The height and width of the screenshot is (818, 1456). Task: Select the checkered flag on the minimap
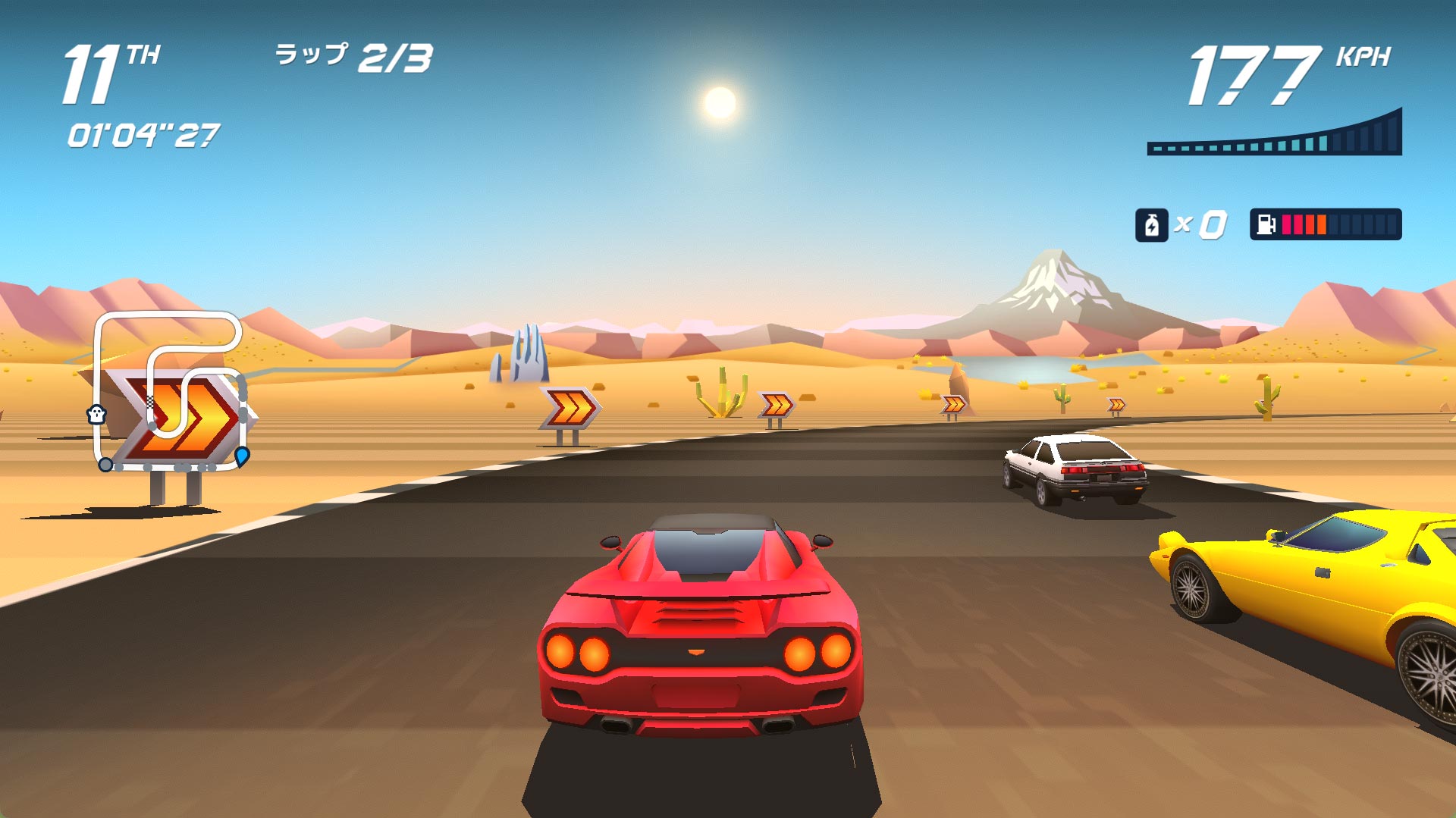(x=149, y=402)
